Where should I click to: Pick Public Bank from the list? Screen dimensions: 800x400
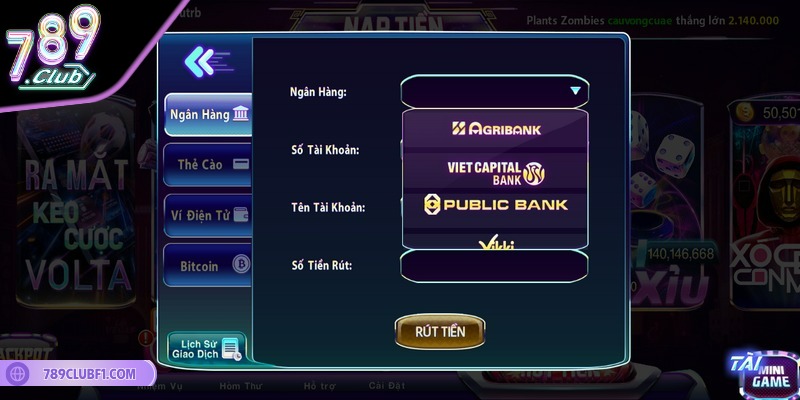click(x=496, y=205)
